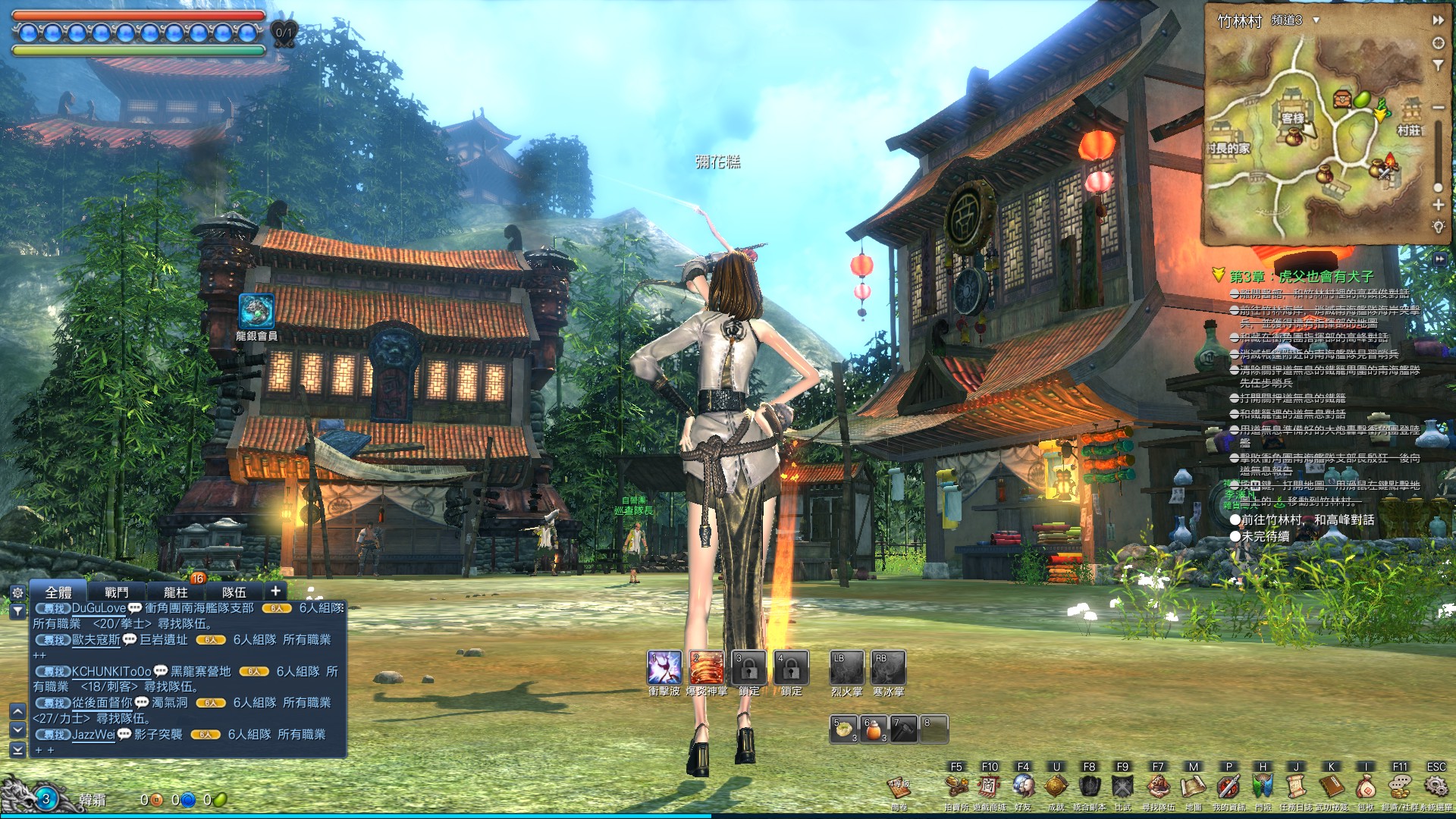Zoom out the minimap with minus button
1456x819 pixels.
tap(1438, 107)
